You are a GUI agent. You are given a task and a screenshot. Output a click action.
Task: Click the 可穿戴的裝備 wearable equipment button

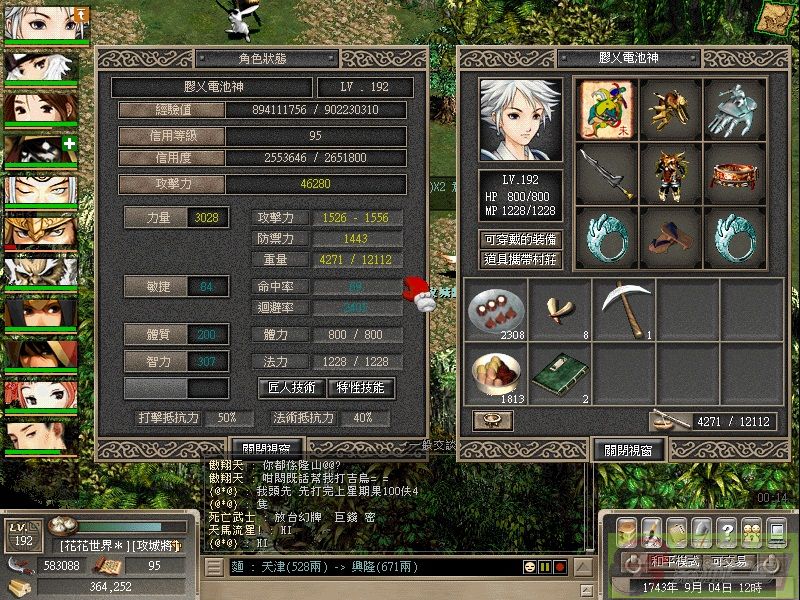(520, 240)
